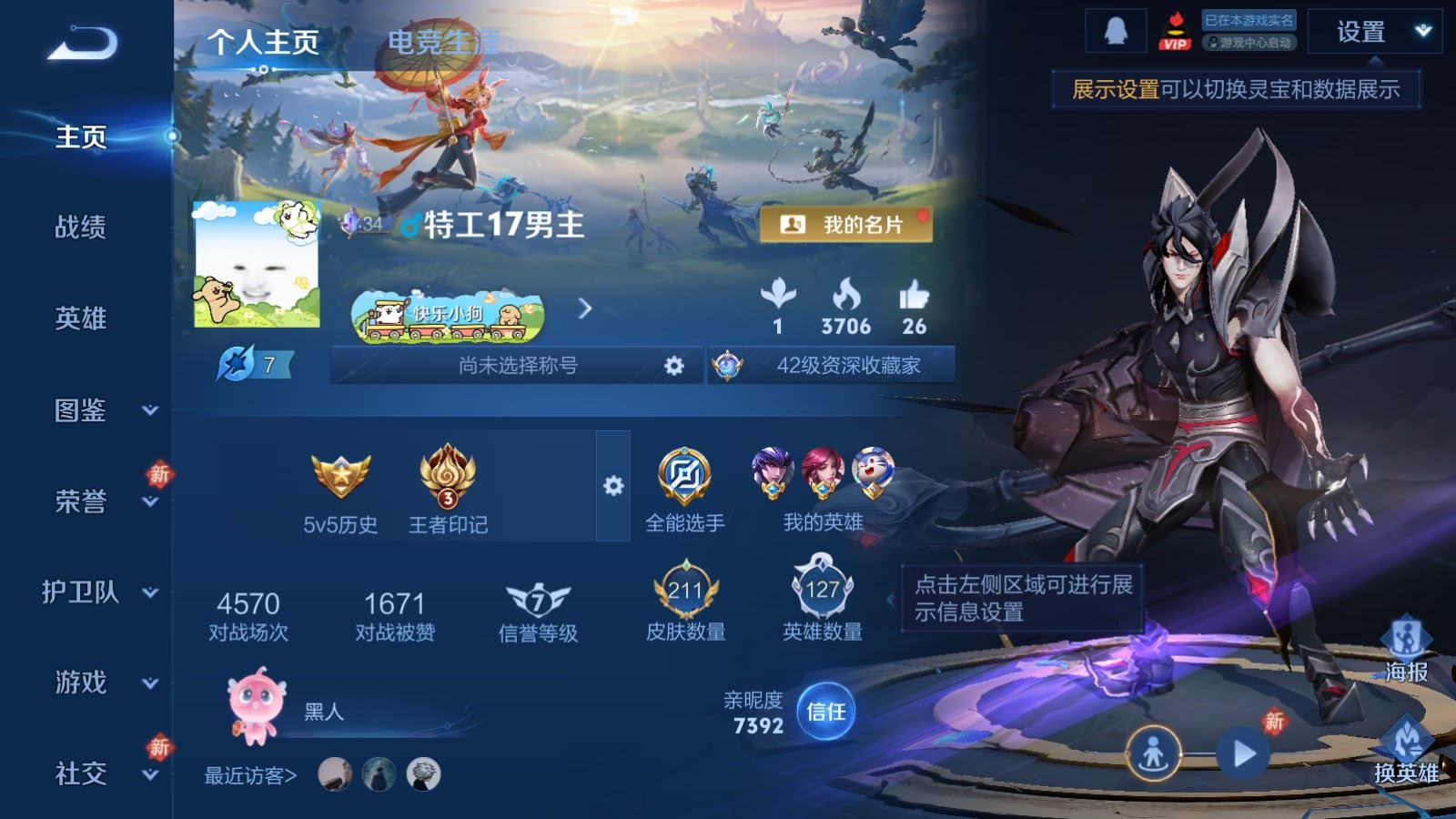Expand the 社交 menu entry
This screenshot has width=1456, height=819.
click(98, 774)
